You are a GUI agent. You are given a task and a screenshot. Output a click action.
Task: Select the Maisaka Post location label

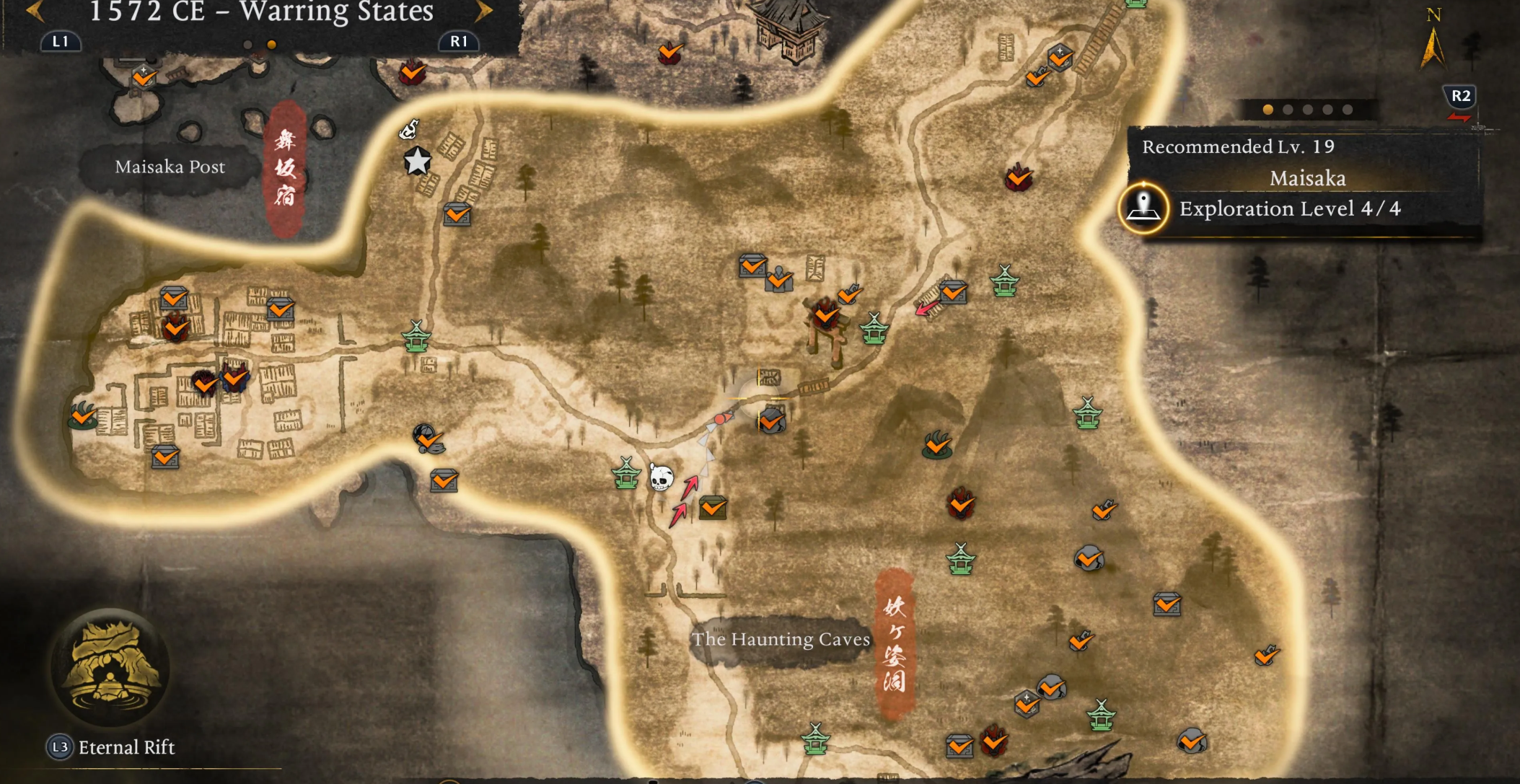170,167
